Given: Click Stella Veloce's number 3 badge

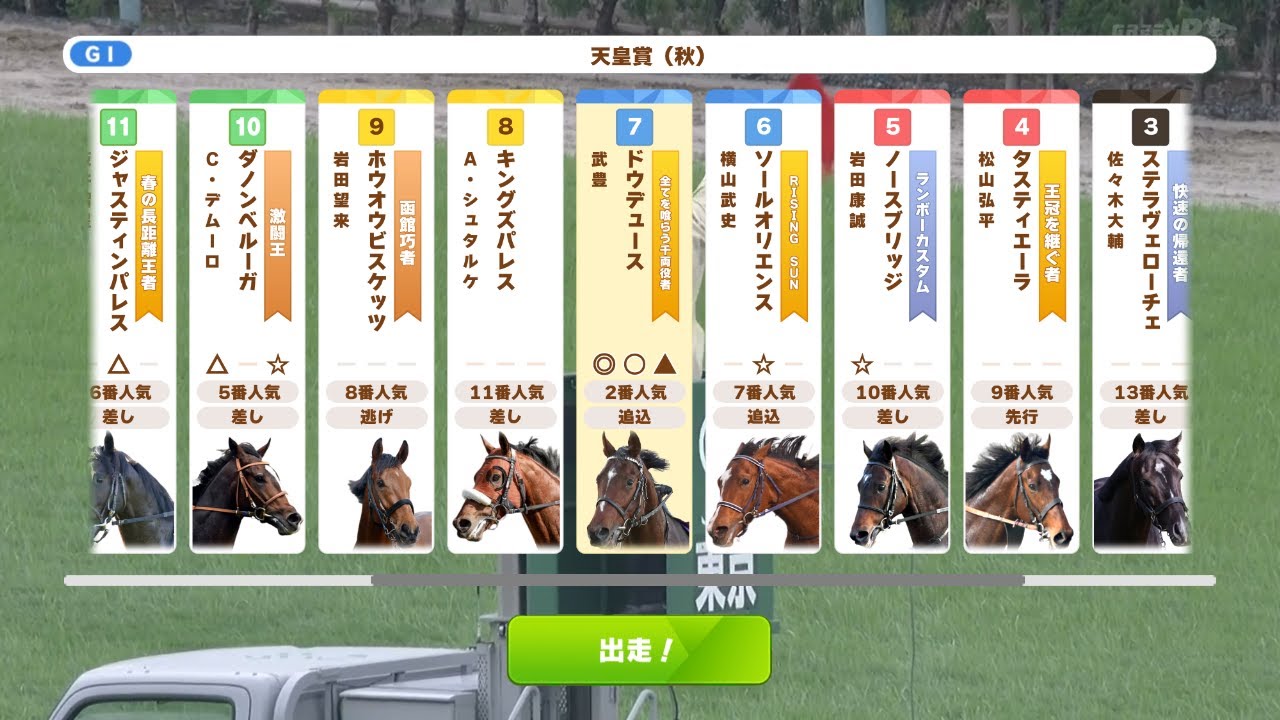Looking at the screenshot, I should tap(1150, 127).
